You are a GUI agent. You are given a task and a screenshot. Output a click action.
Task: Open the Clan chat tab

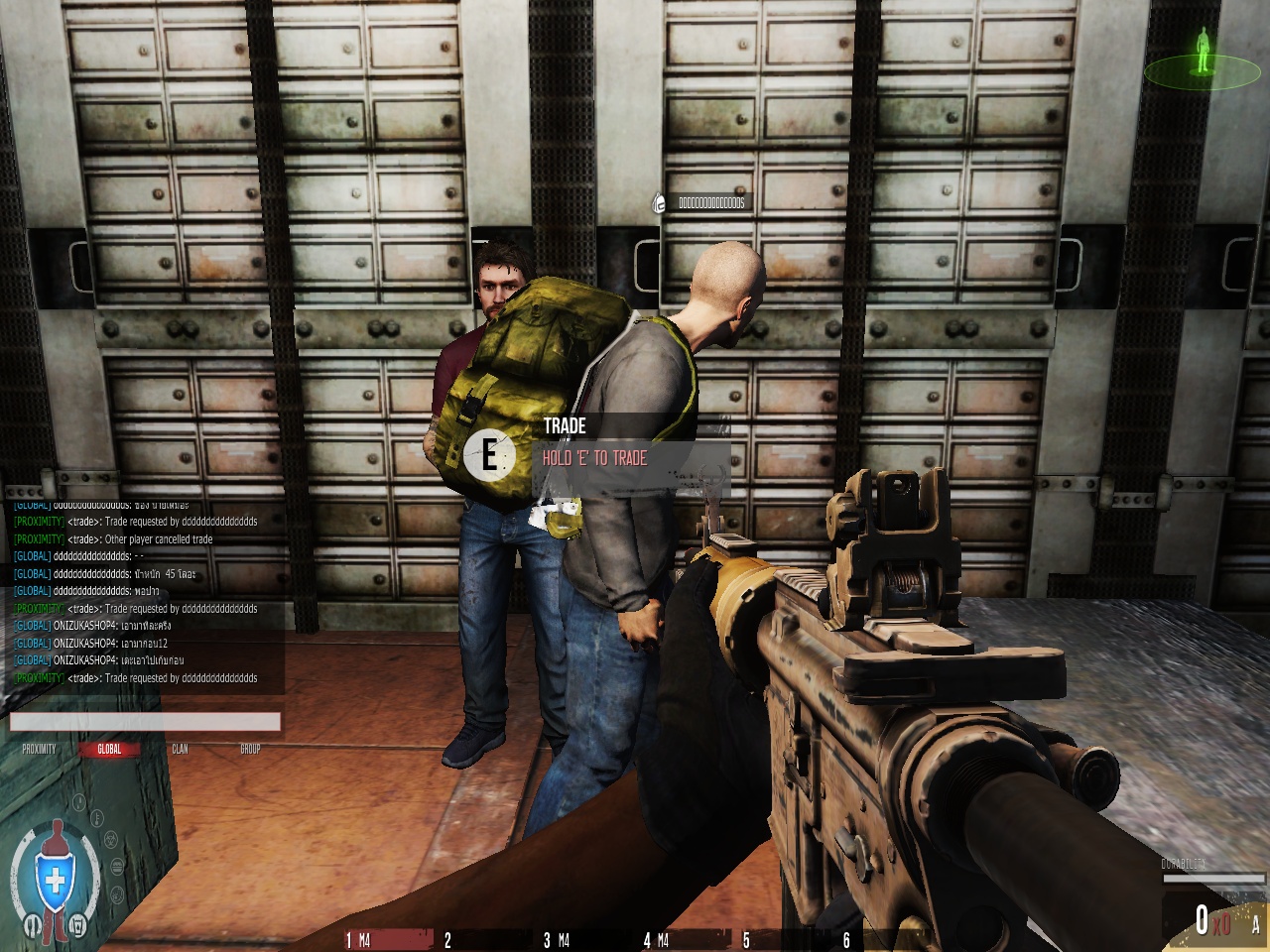point(180,749)
